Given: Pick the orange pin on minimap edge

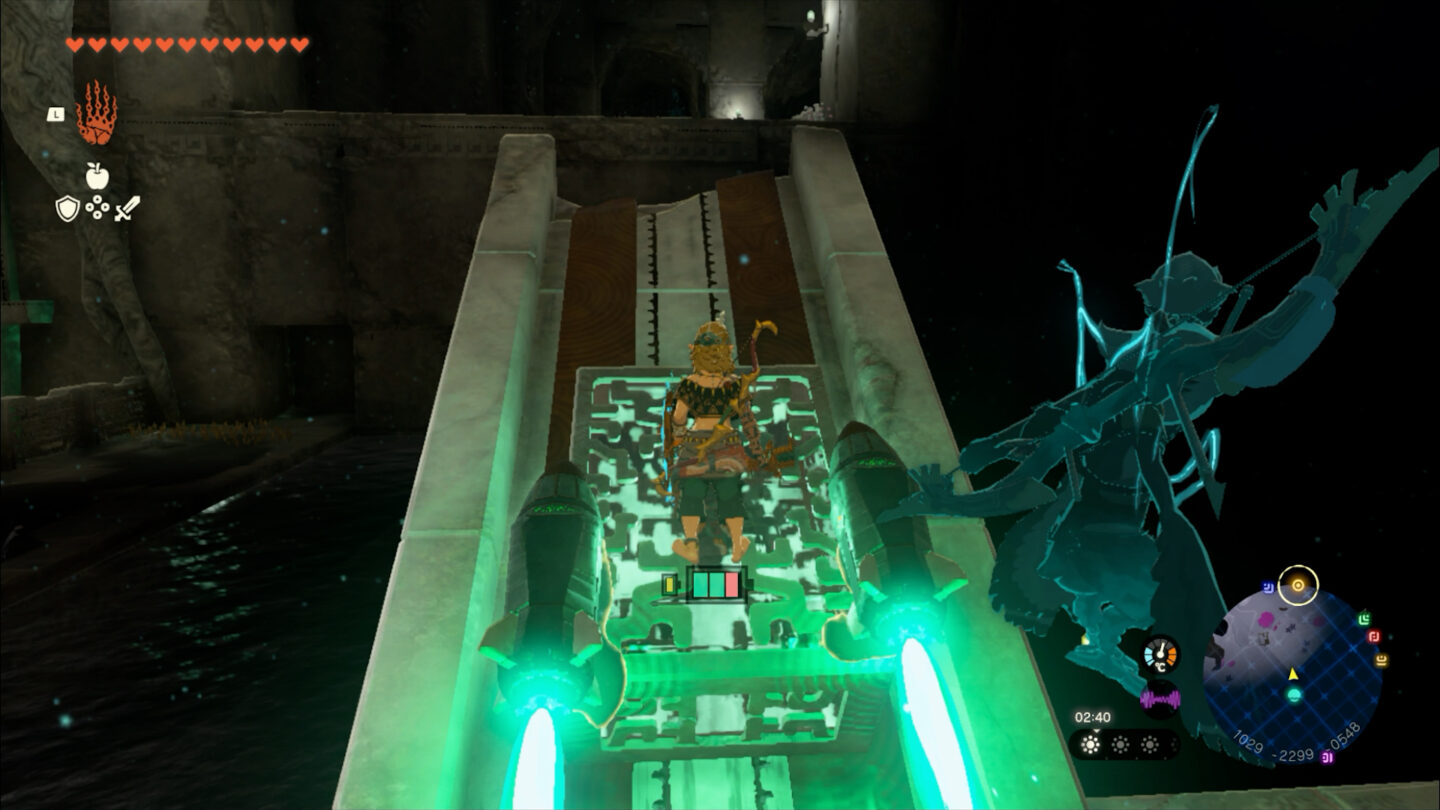Looking at the screenshot, I should (1382, 660).
